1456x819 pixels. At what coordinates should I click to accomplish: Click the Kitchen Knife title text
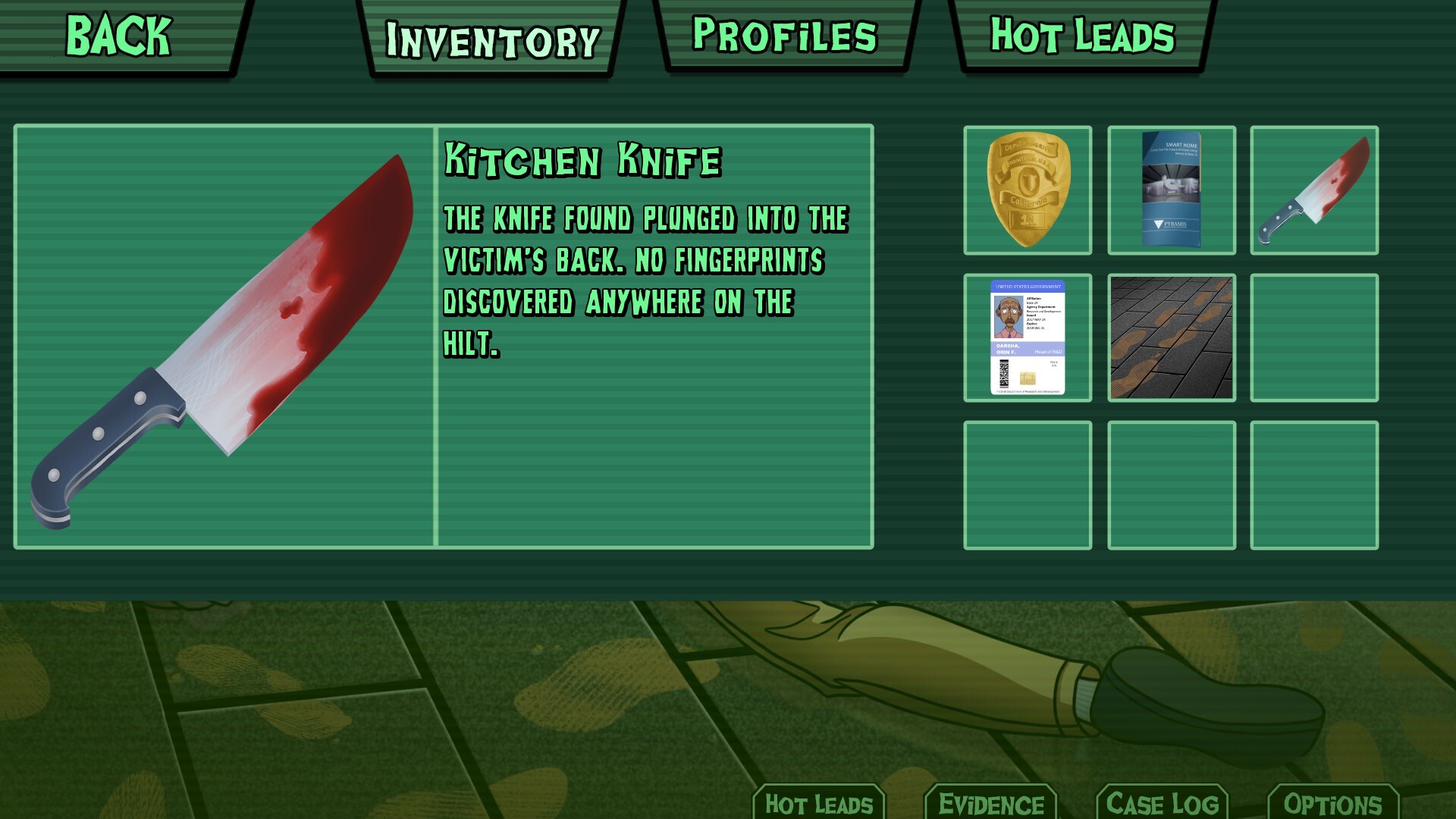click(584, 159)
